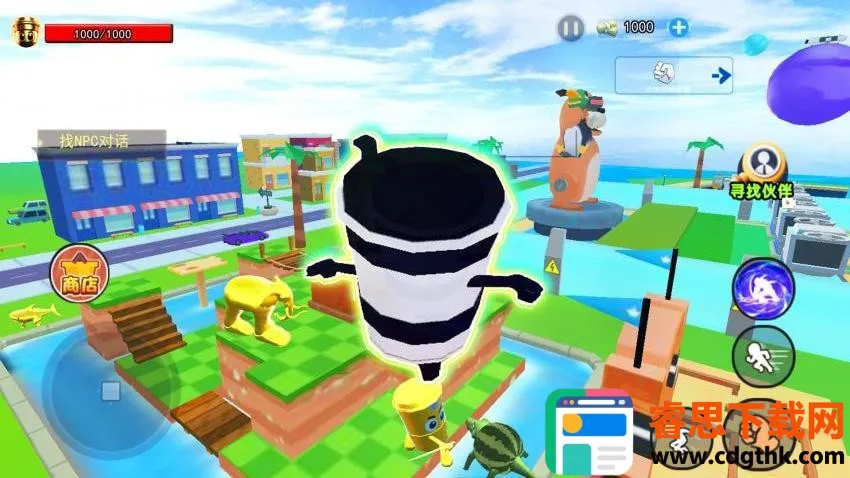Open the 商店 shop

tap(78, 273)
